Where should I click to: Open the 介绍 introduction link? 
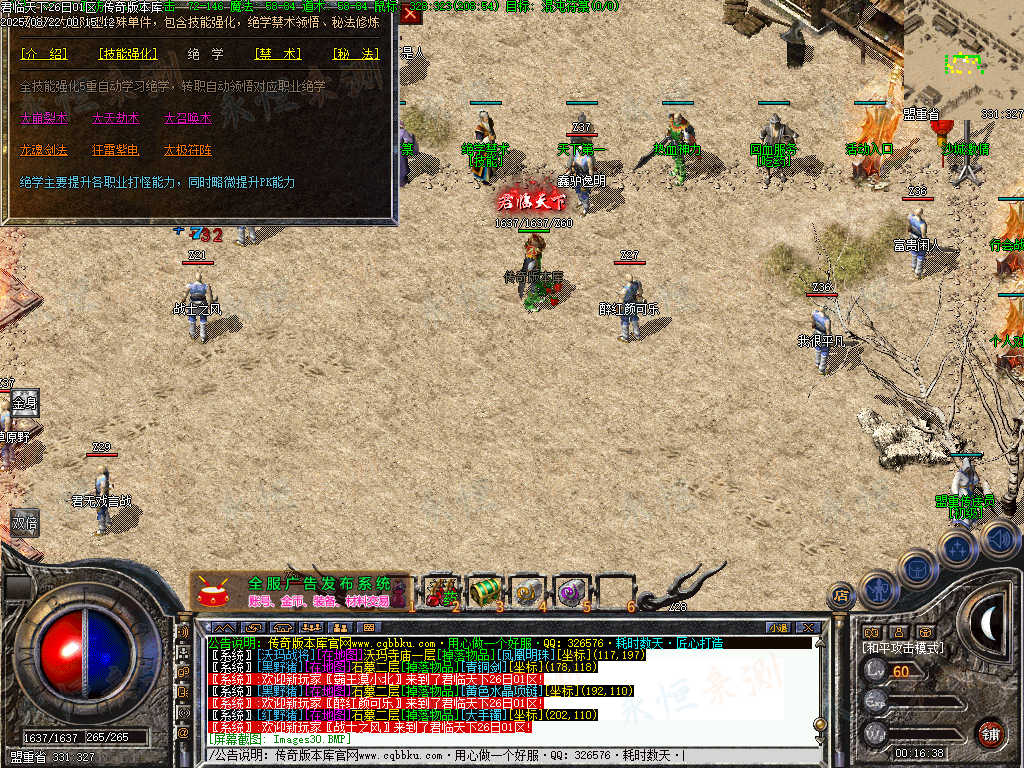43,53
